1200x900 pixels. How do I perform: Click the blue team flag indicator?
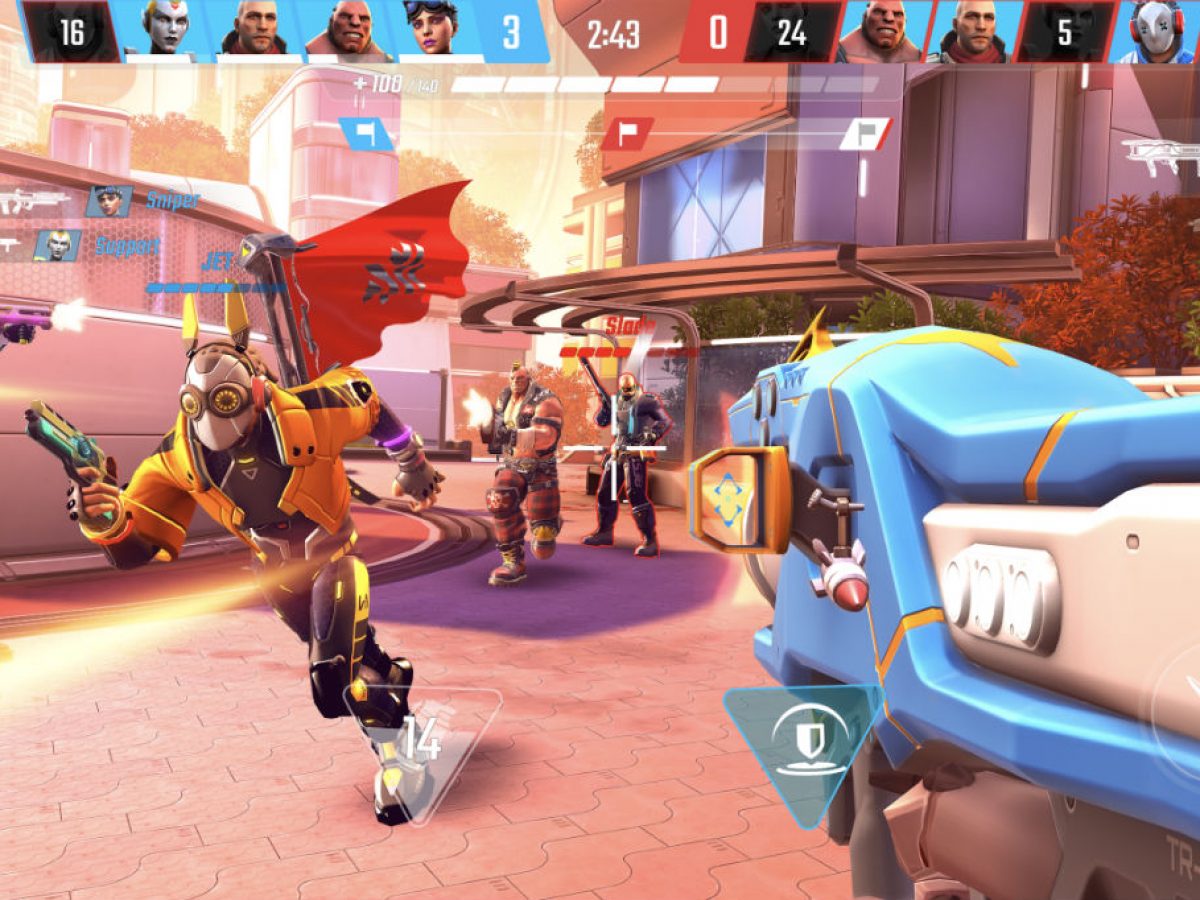tap(366, 134)
